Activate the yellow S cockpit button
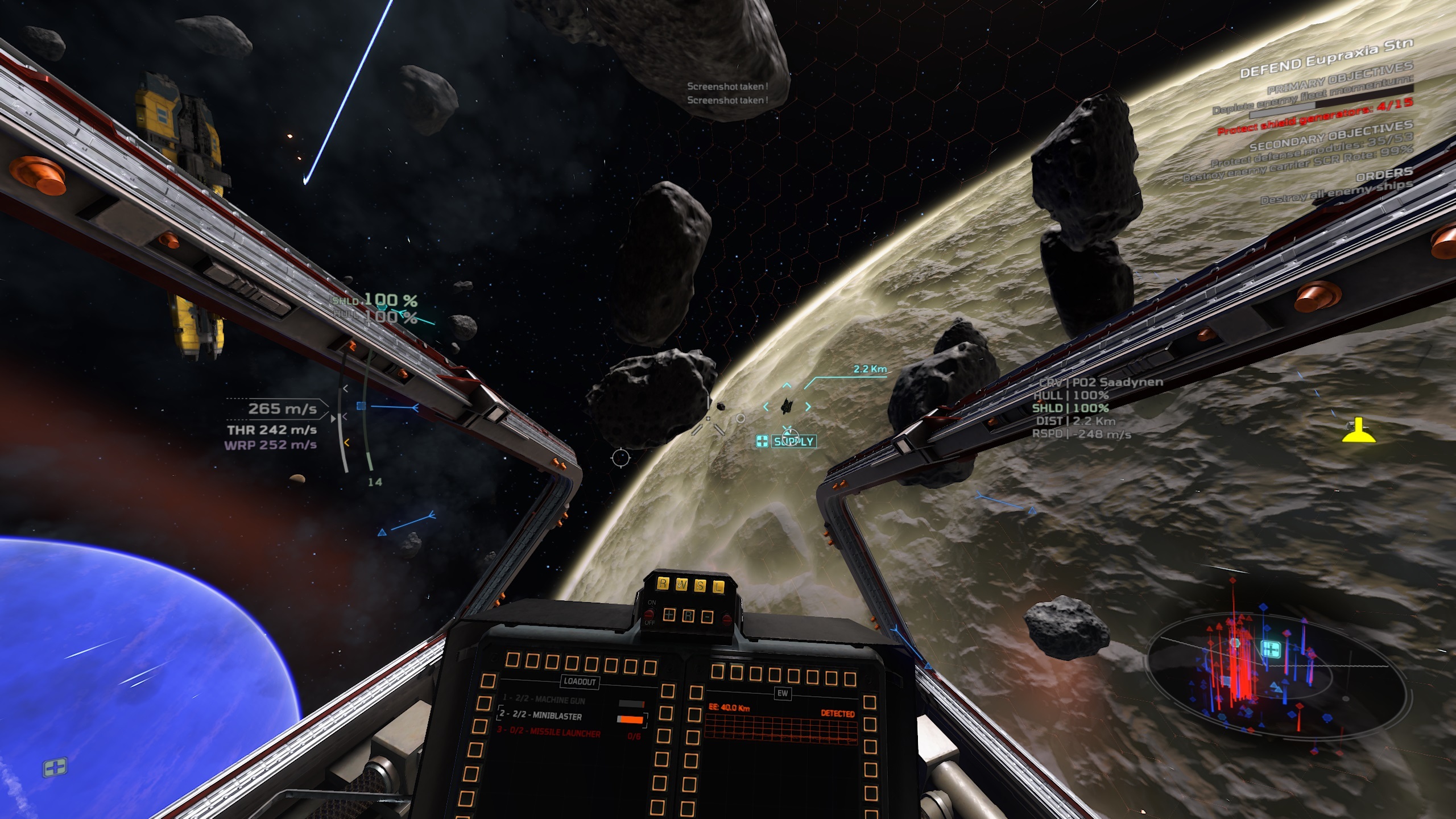 pyautogui.click(x=700, y=586)
